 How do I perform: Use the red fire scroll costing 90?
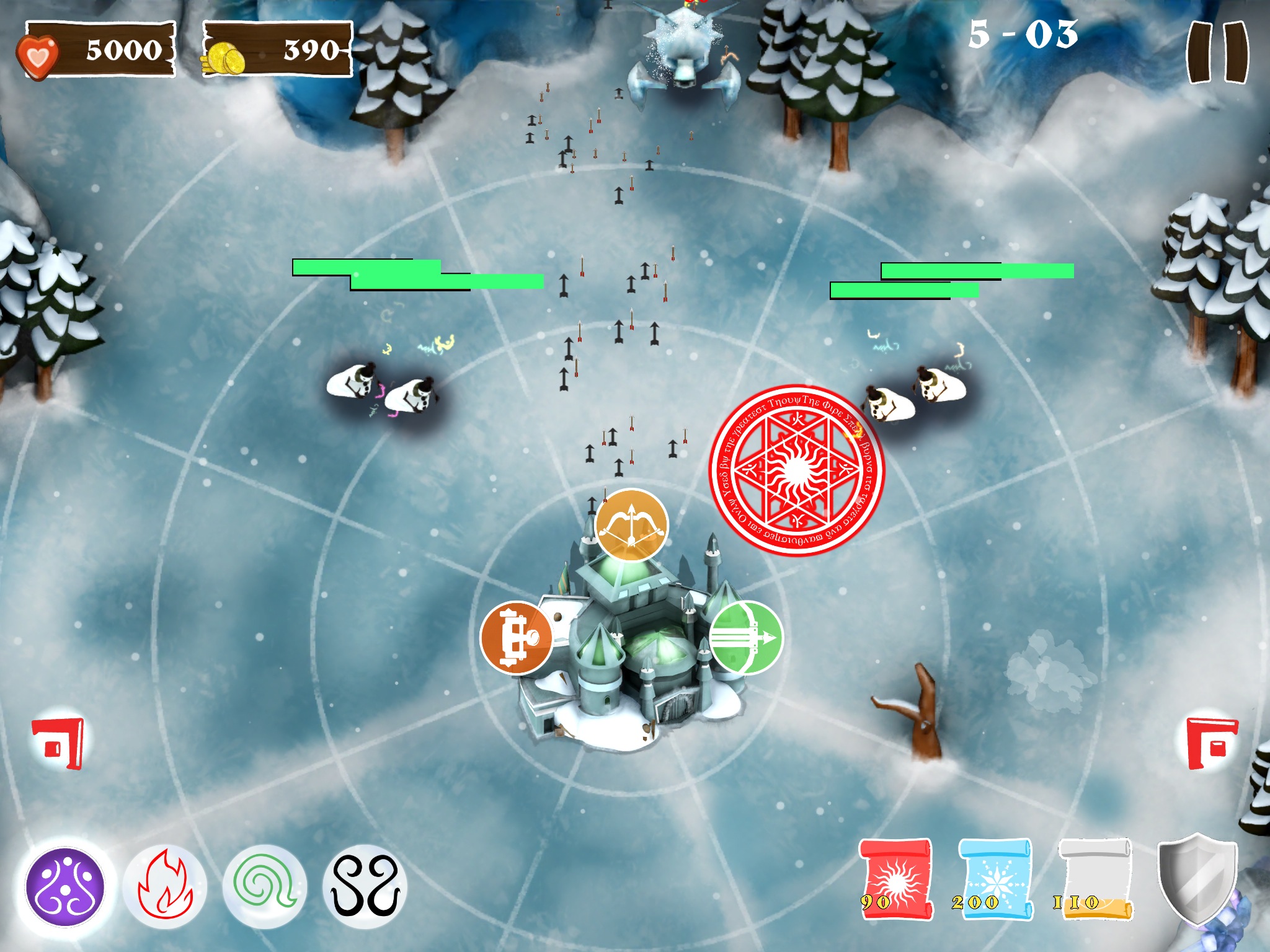(x=895, y=879)
